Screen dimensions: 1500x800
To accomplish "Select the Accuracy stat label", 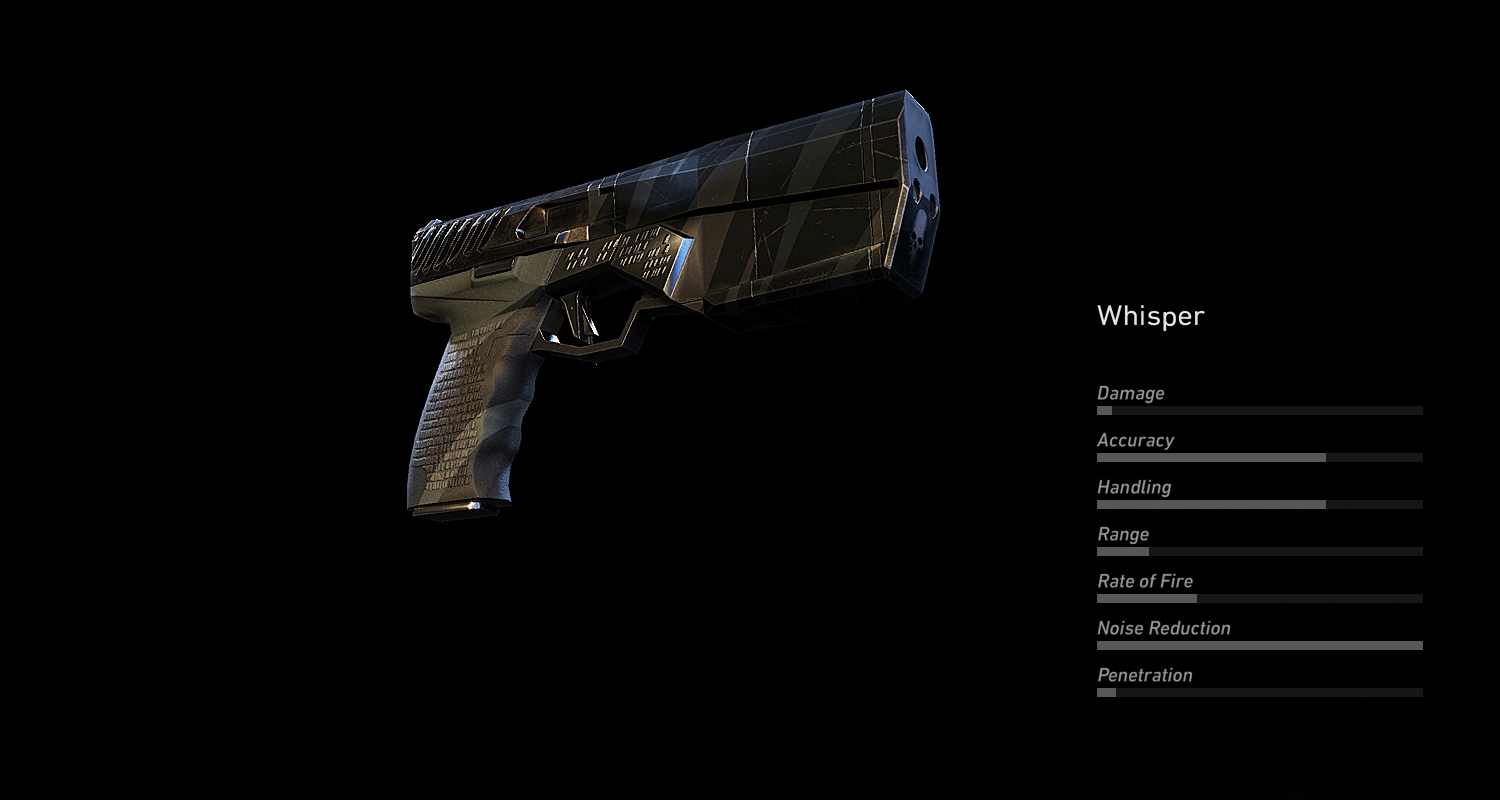I will pos(1136,440).
